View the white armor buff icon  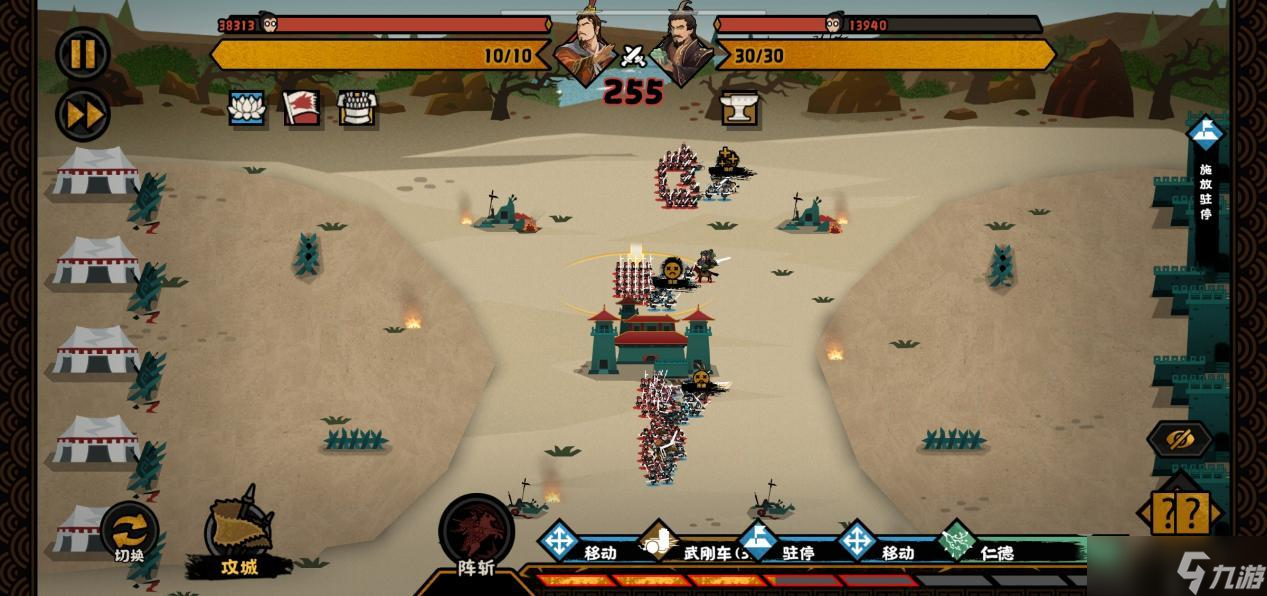pos(357,108)
